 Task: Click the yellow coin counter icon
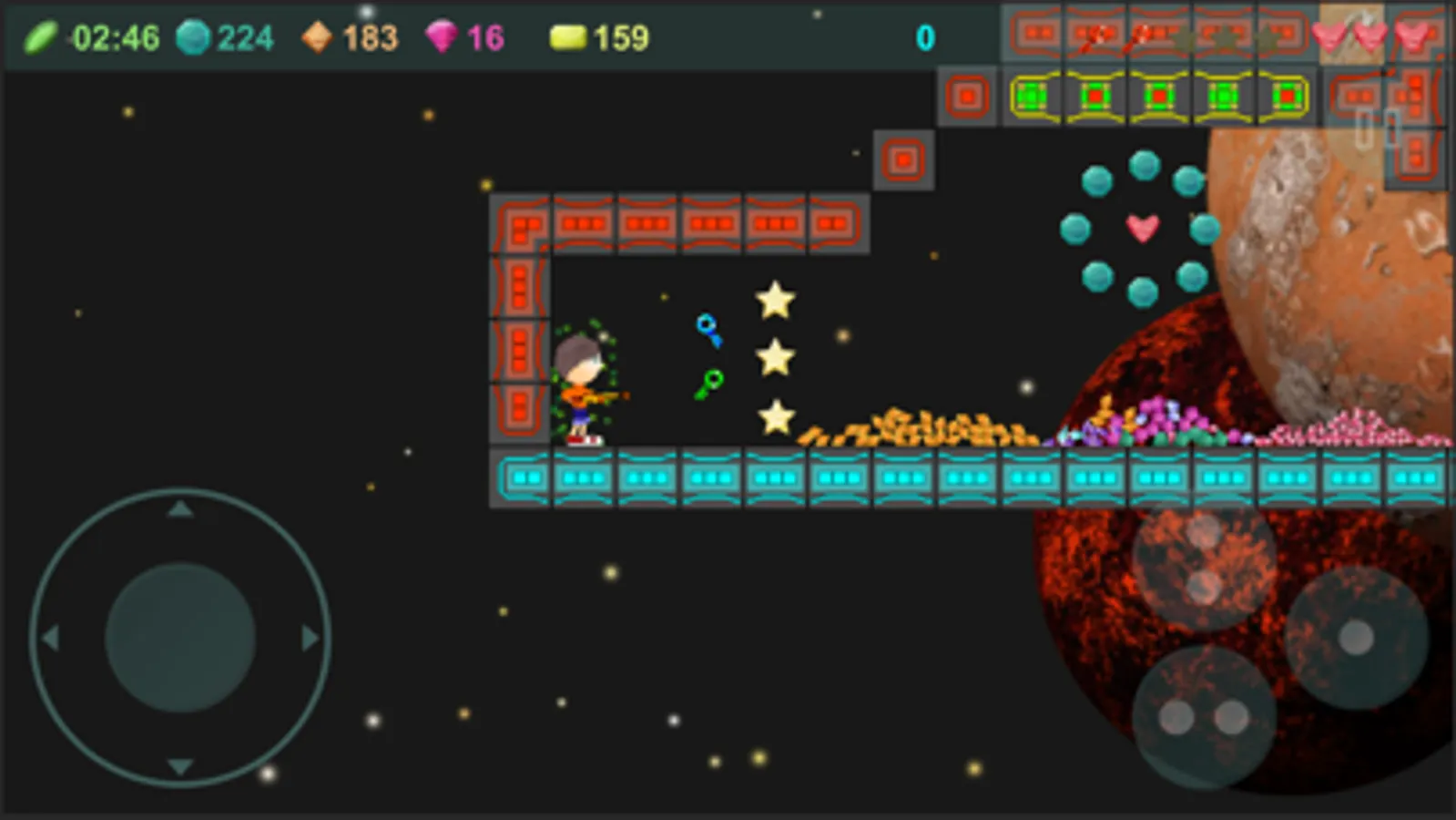click(x=568, y=36)
